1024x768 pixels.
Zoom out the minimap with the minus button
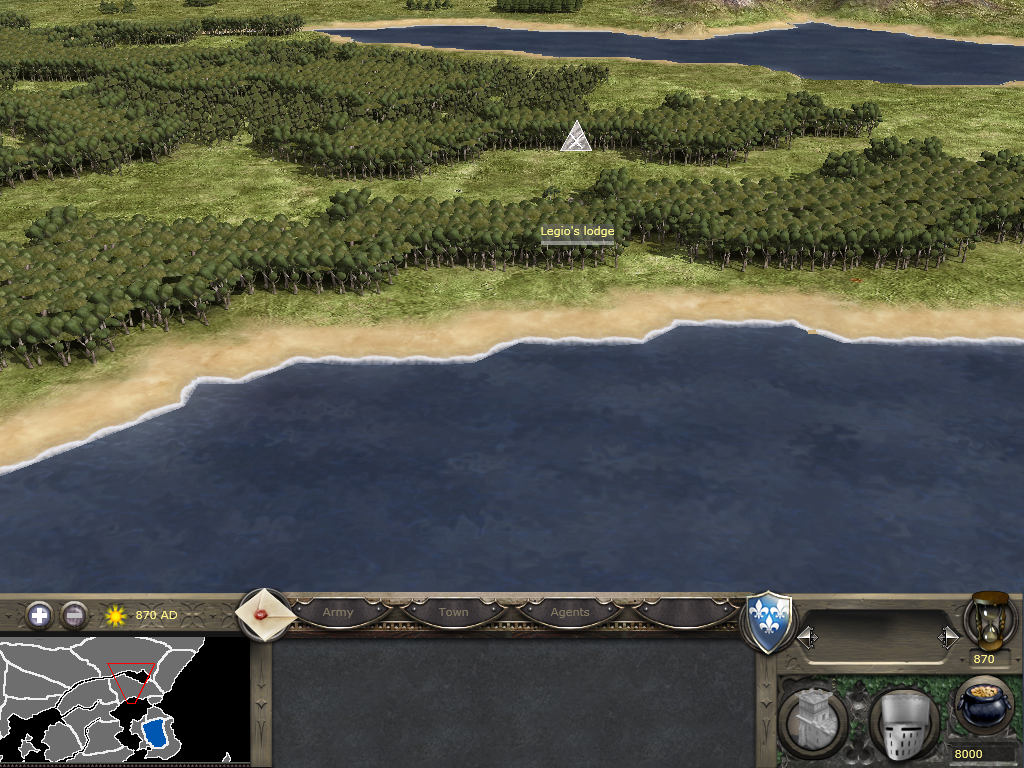click(74, 615)
